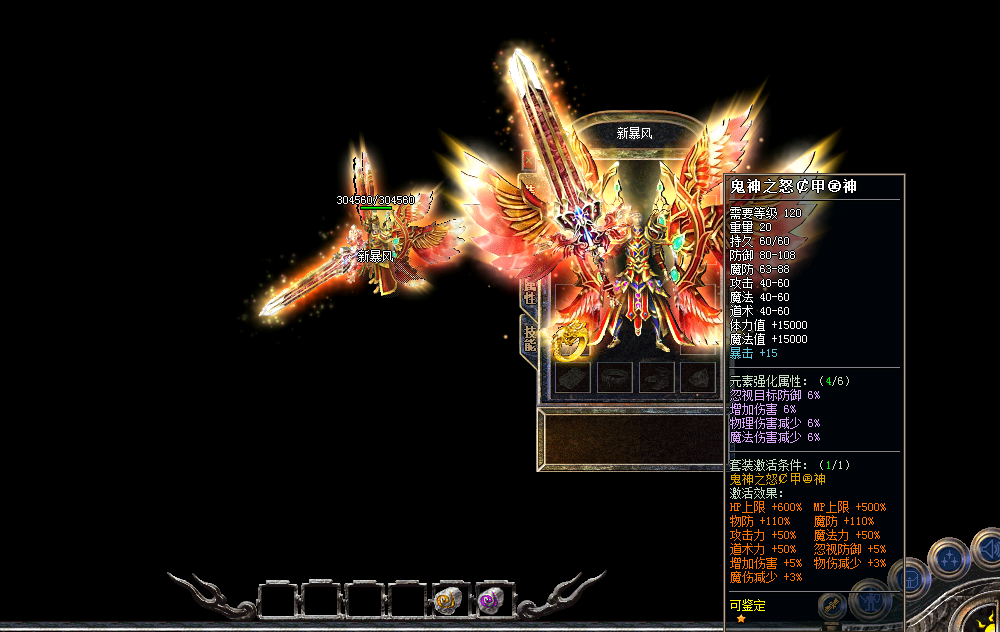Screen dimensions: 1000x632
Task: Open the 技能 skills tab
Action: (x=529, y=338)
